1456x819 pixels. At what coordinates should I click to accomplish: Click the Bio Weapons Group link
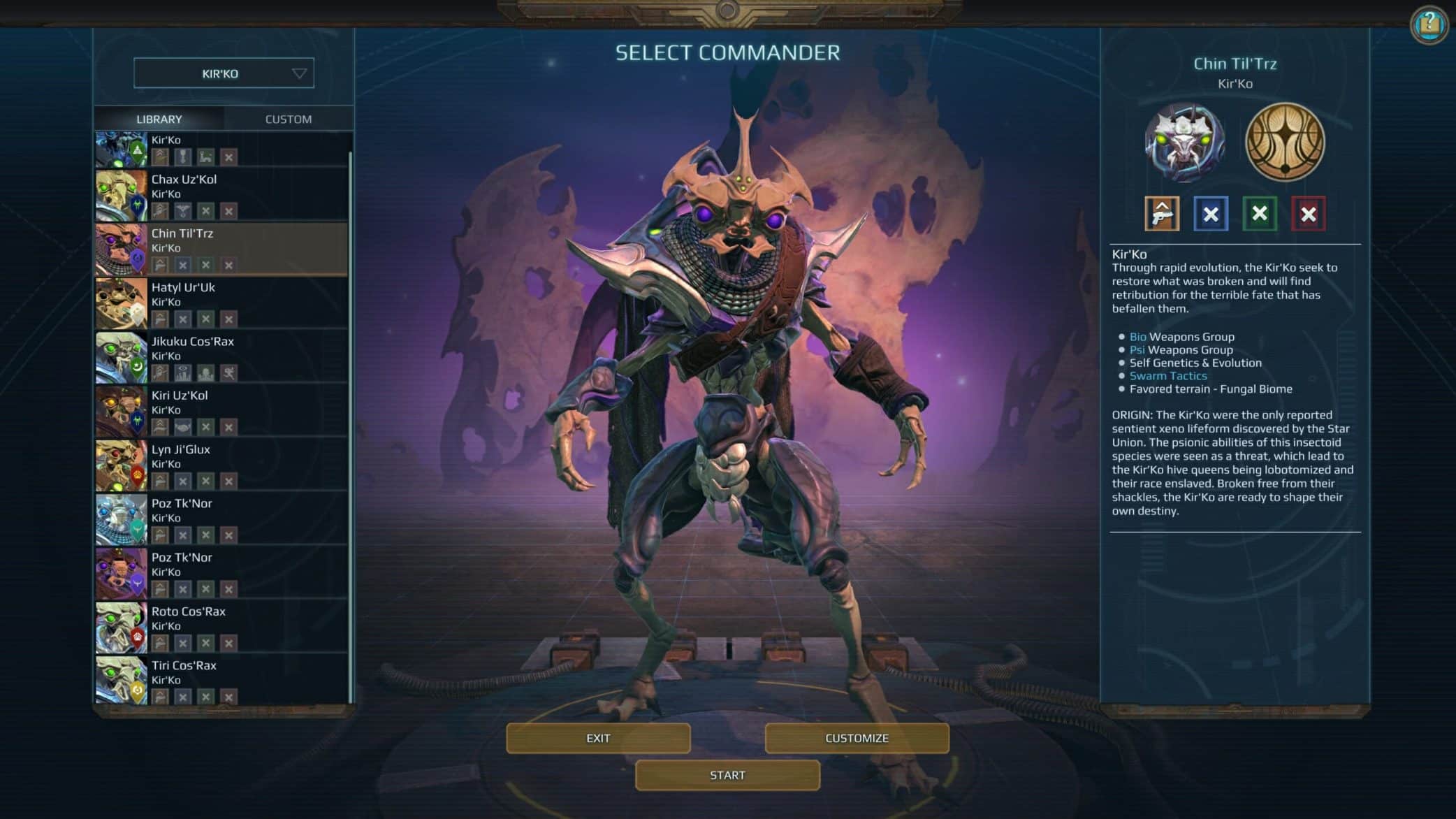[x=1138, y=336]
